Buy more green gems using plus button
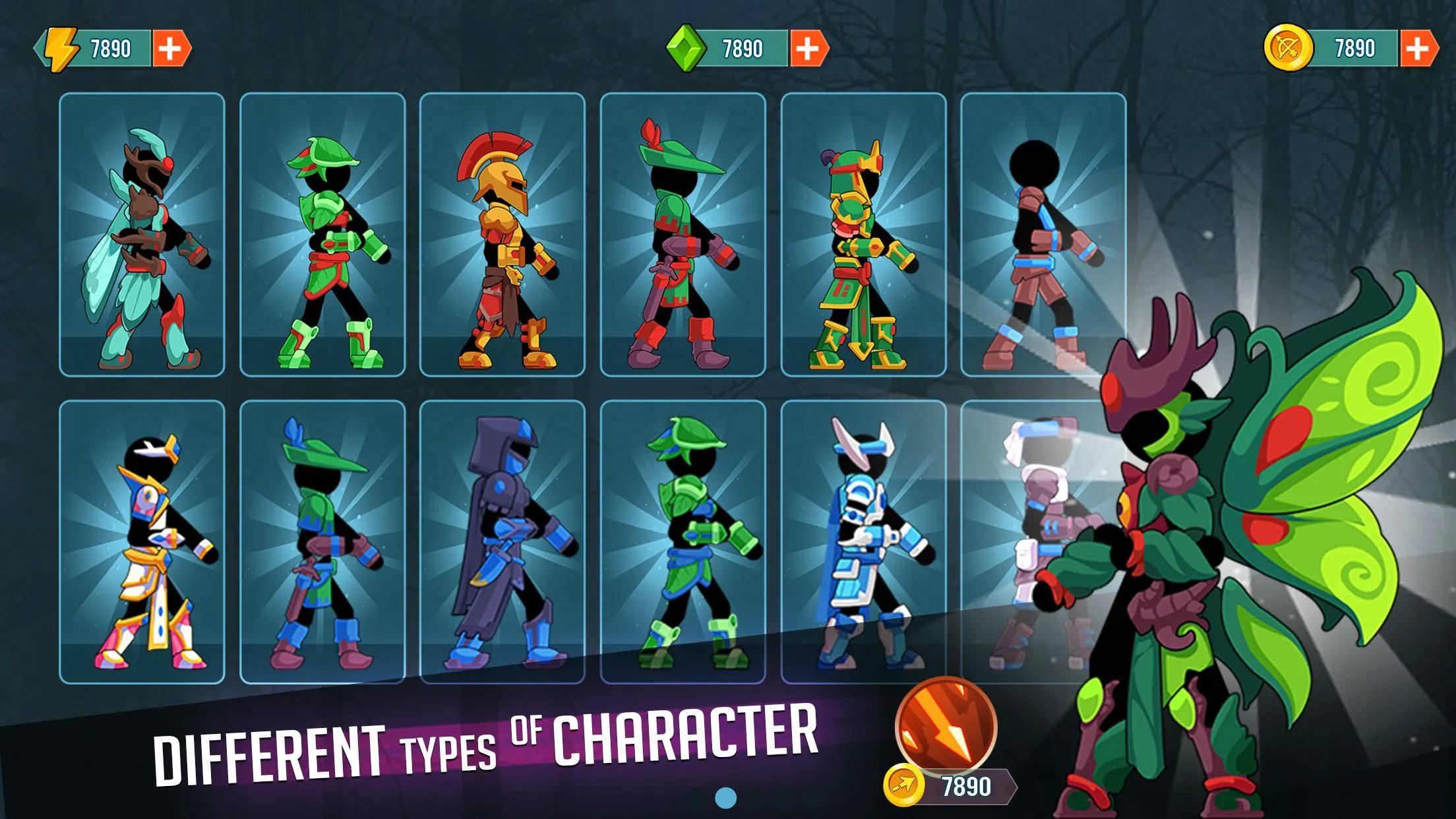The height and width of the screenshot is (819, 1456). coord(808,49)
